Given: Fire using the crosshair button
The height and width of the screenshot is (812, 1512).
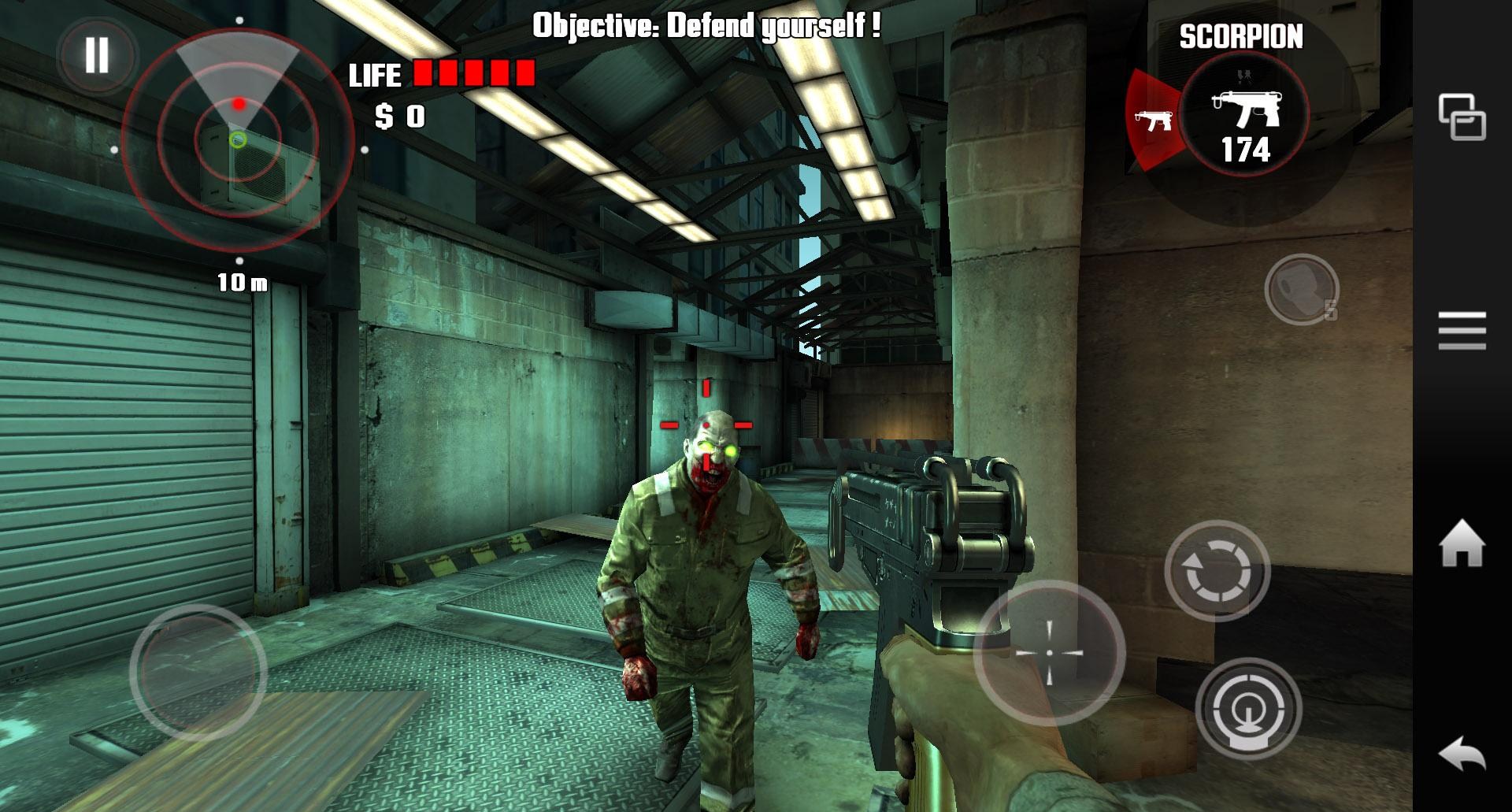Looking at the screenshot, I should 1049,653.
